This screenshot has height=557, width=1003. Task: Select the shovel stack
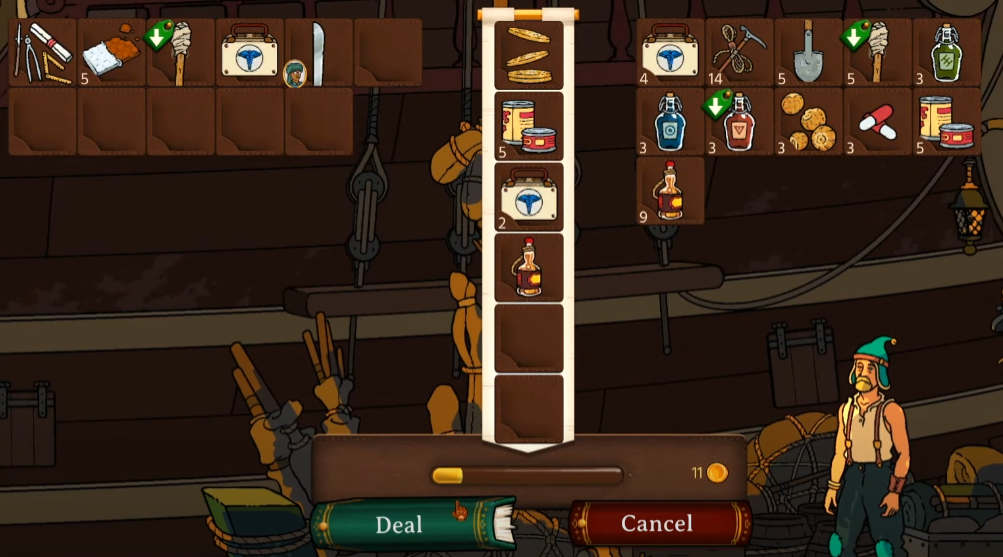[x=809, y=52]
